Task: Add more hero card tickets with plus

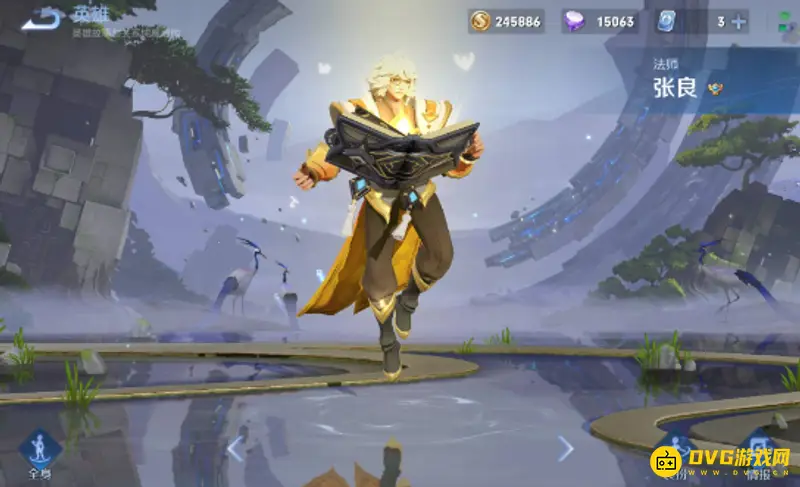Action: coord(739,21)
